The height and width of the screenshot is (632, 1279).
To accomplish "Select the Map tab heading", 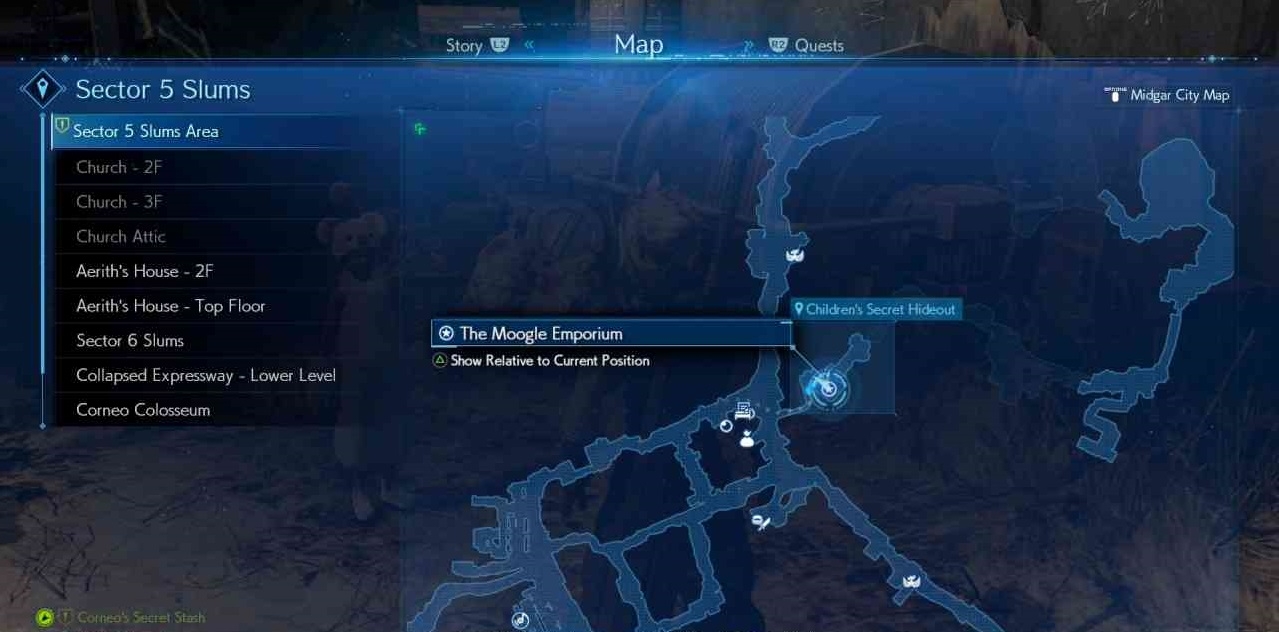I will coord(638,45).
